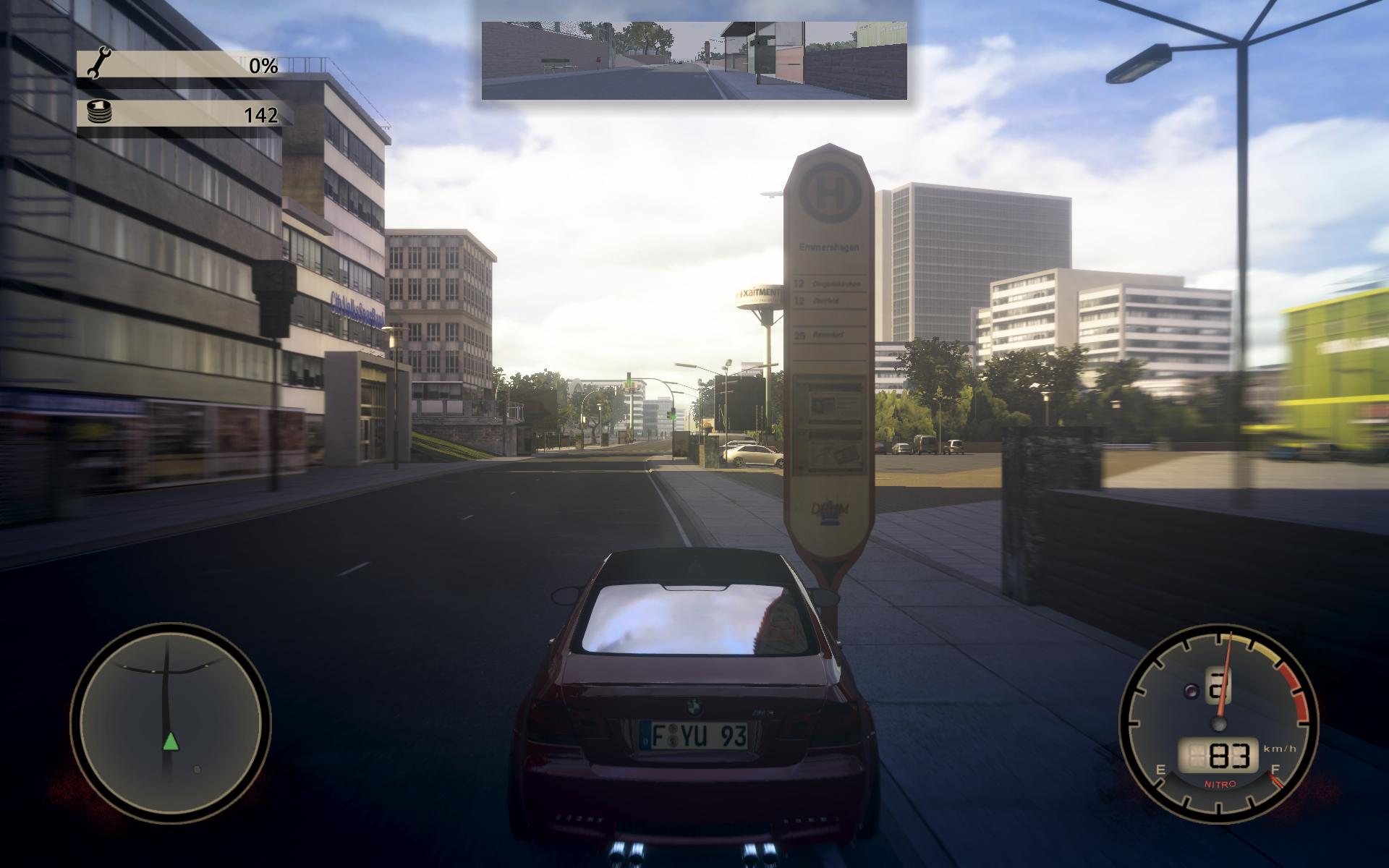Click the speedometer gauge
Screen dimensions: 1389x868
point(1218,723)
